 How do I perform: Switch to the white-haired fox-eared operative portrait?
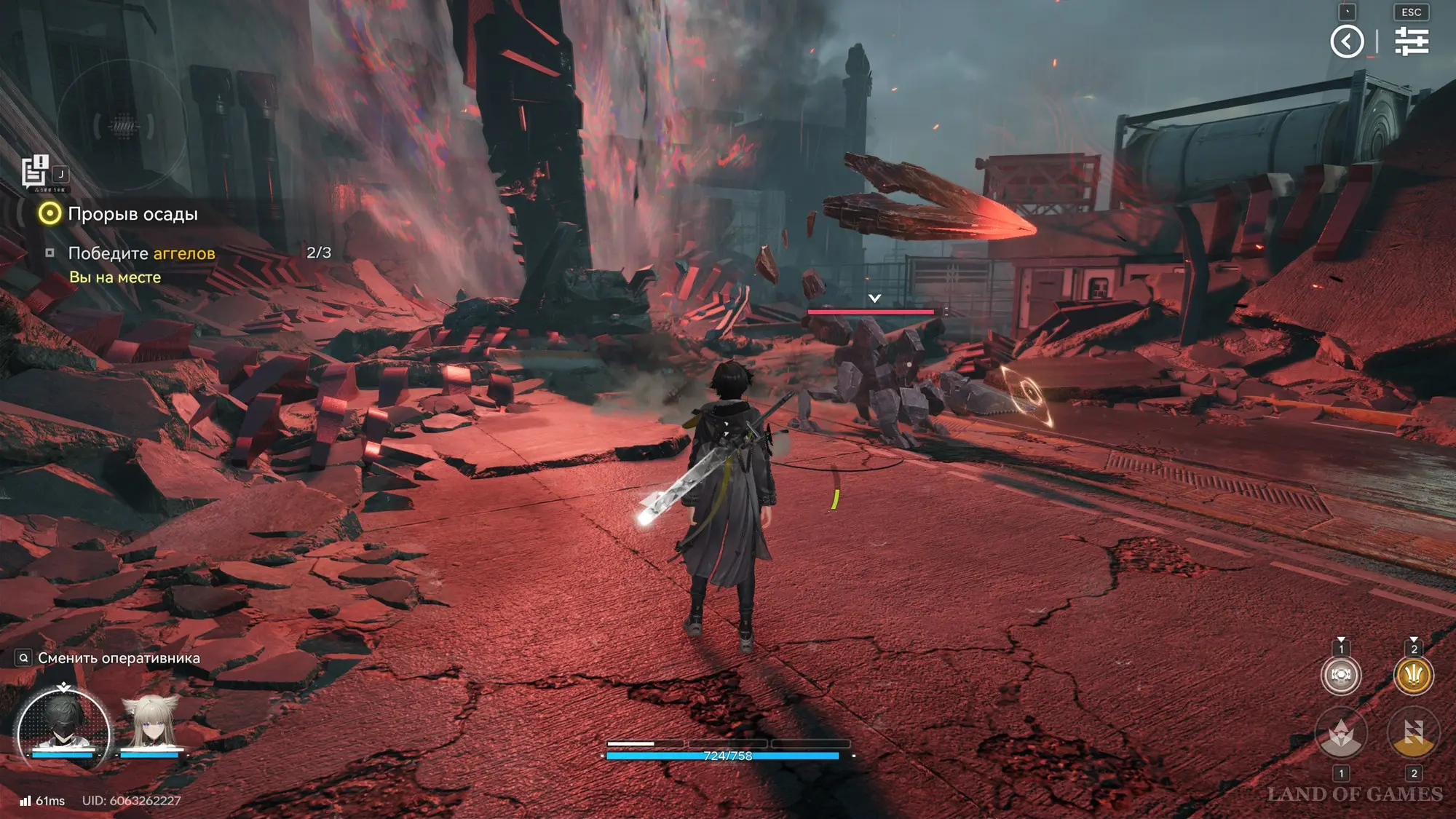pyautogui.click(x=151, y=724)
